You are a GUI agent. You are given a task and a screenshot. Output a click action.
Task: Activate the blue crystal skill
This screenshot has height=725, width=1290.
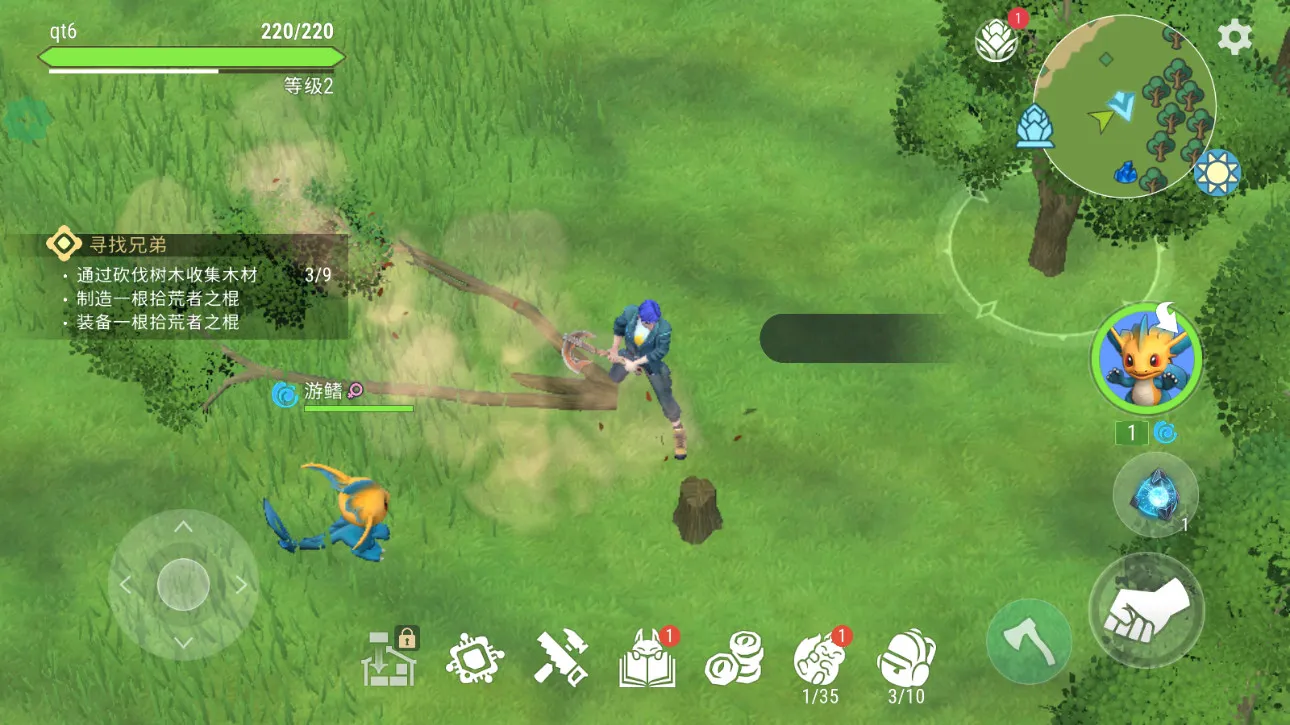pyautogui.click(x=1155, y=497)
